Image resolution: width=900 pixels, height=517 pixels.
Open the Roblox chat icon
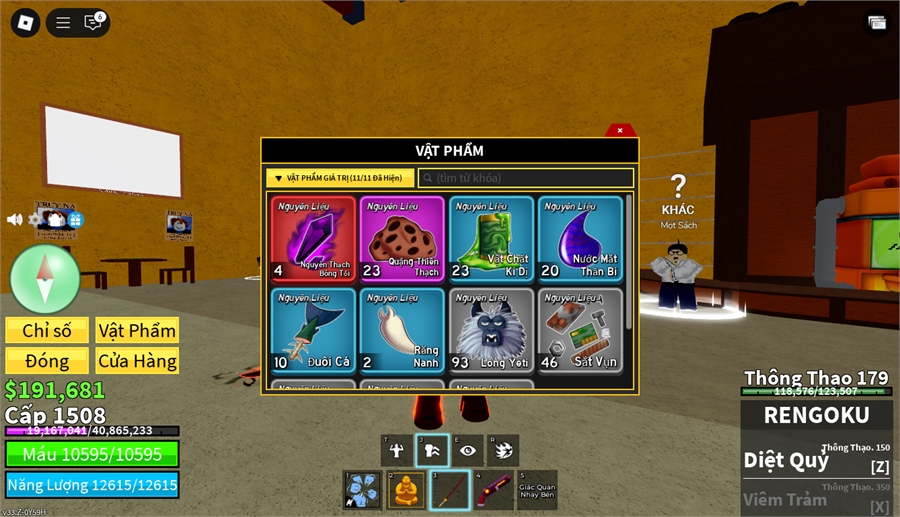(x=93, y=22)
